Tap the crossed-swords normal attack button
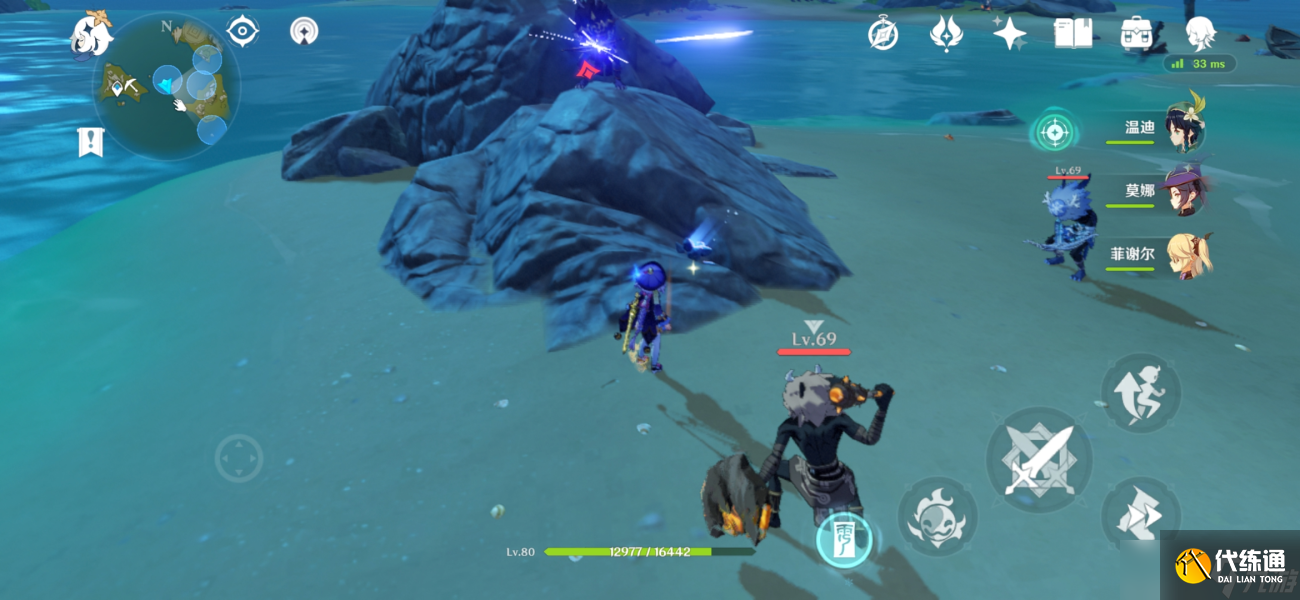The image size is (1300, 600). (x=1039, y=460)
